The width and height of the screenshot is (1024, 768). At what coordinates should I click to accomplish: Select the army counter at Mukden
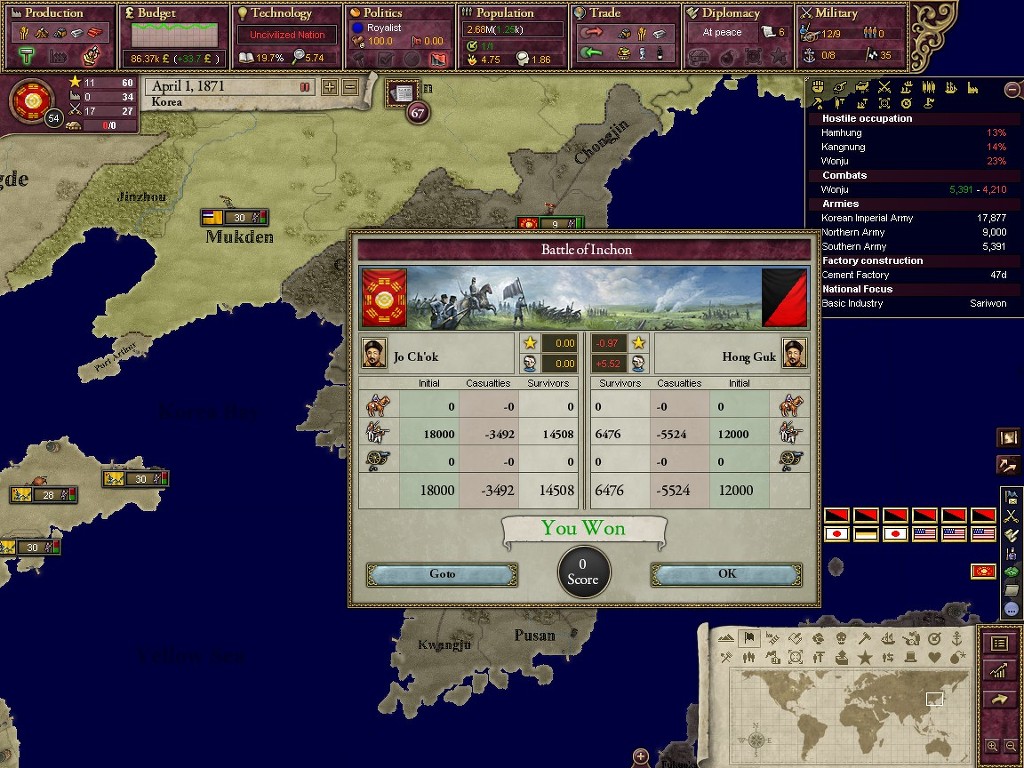pyautogui.click(x=234, y=217)
